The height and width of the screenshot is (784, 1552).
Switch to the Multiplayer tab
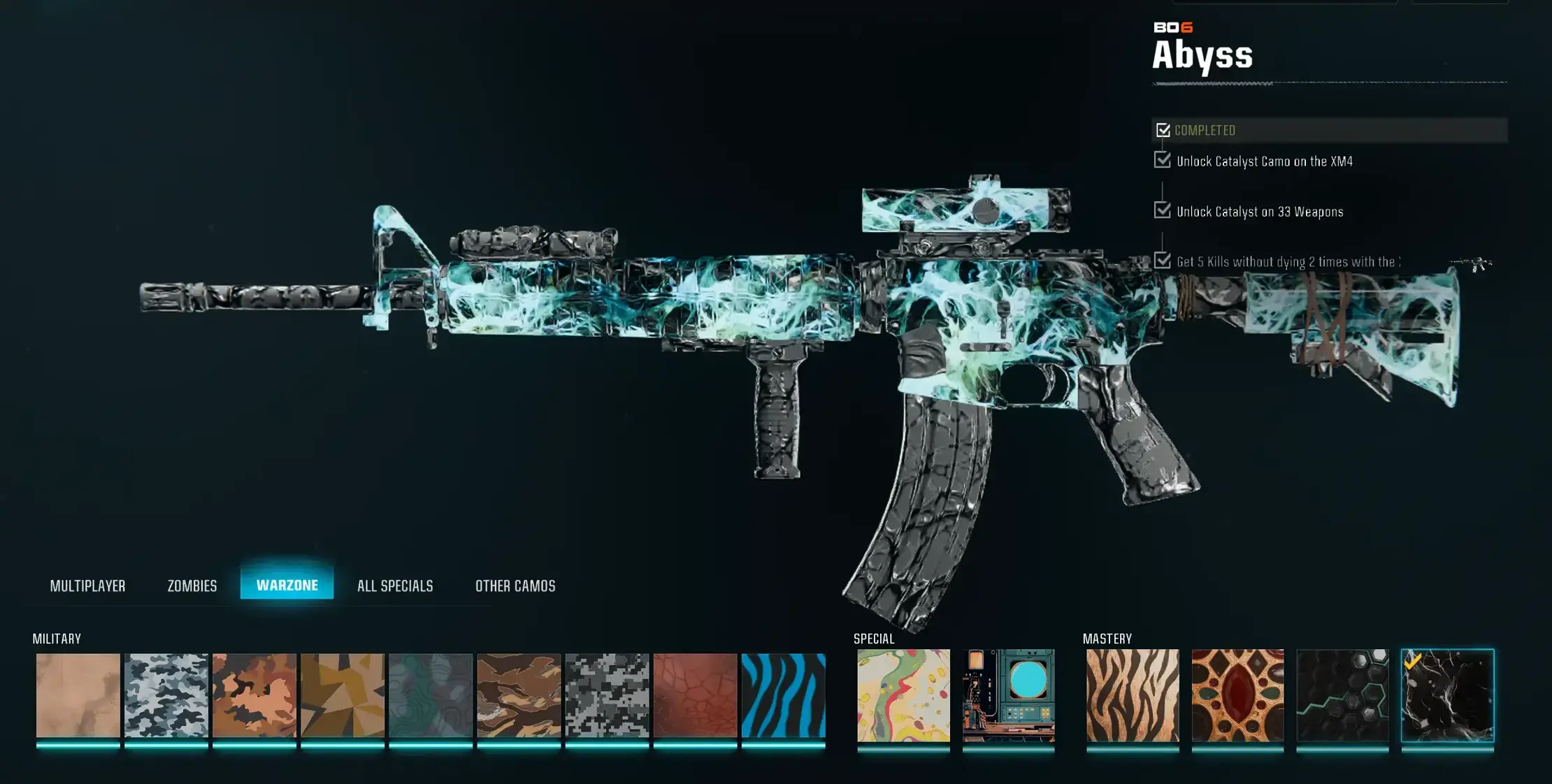coord(87,586)
